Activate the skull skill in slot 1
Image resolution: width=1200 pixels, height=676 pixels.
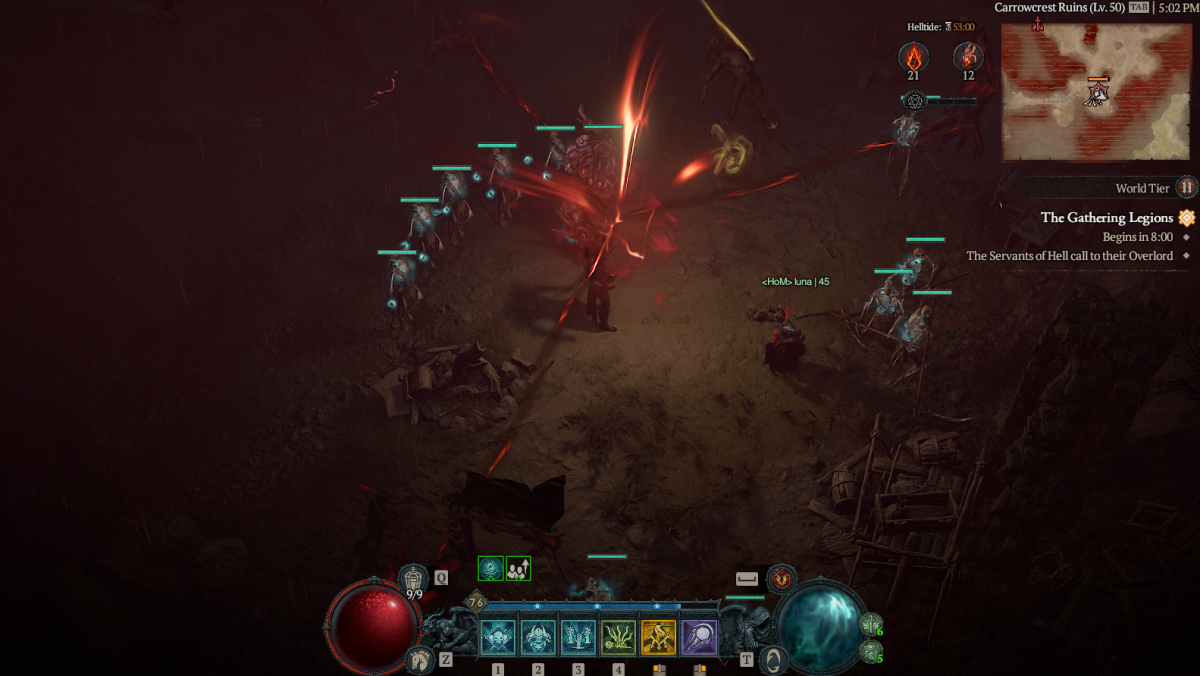point(498,638)
